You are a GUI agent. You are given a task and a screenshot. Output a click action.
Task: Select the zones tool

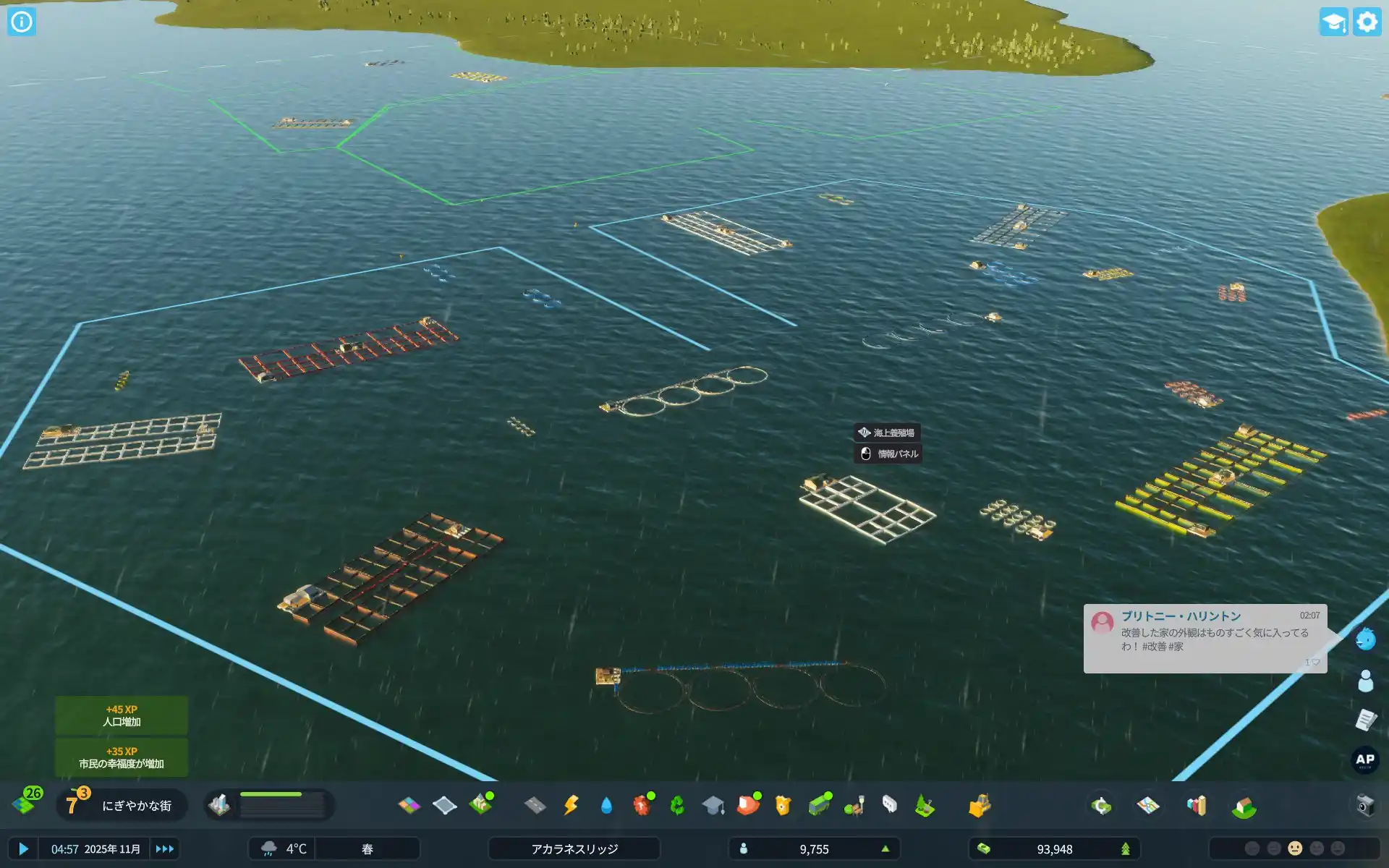click(x=409, y=805)
